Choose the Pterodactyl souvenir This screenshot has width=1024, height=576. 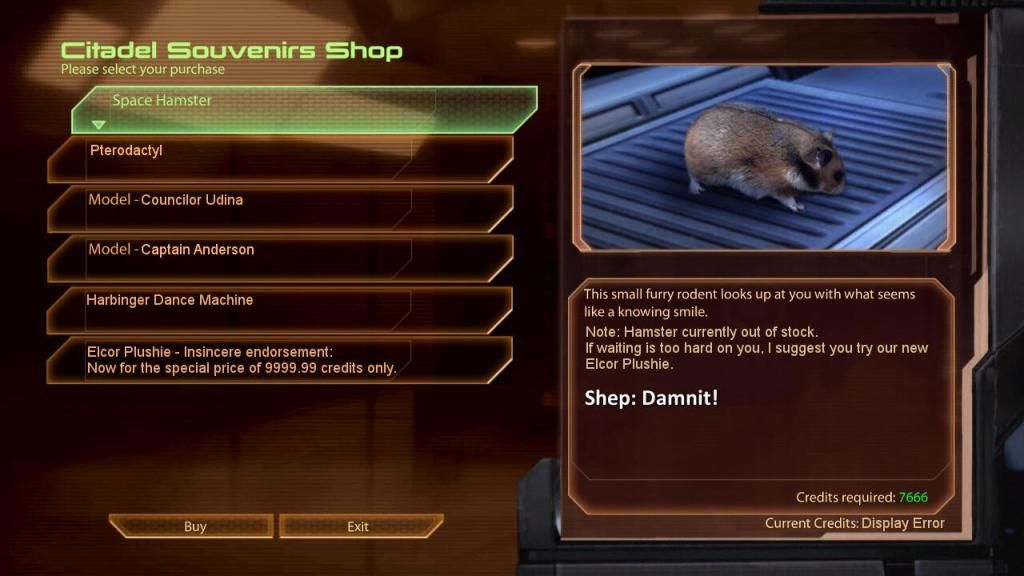click(280, 158)
